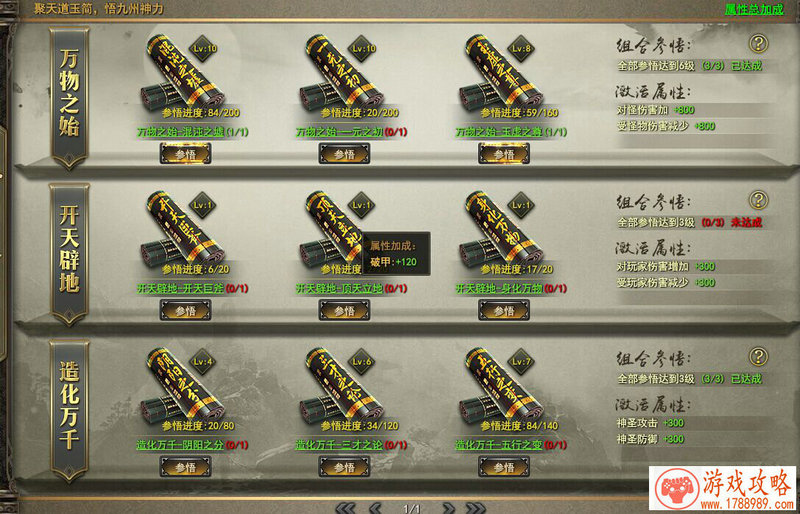Image resolution: width=800 pixels, height=514 pixels.
Task: Click 参悟 button under 万物之始-玉虚之尊
Action: (x=503, y=155)
